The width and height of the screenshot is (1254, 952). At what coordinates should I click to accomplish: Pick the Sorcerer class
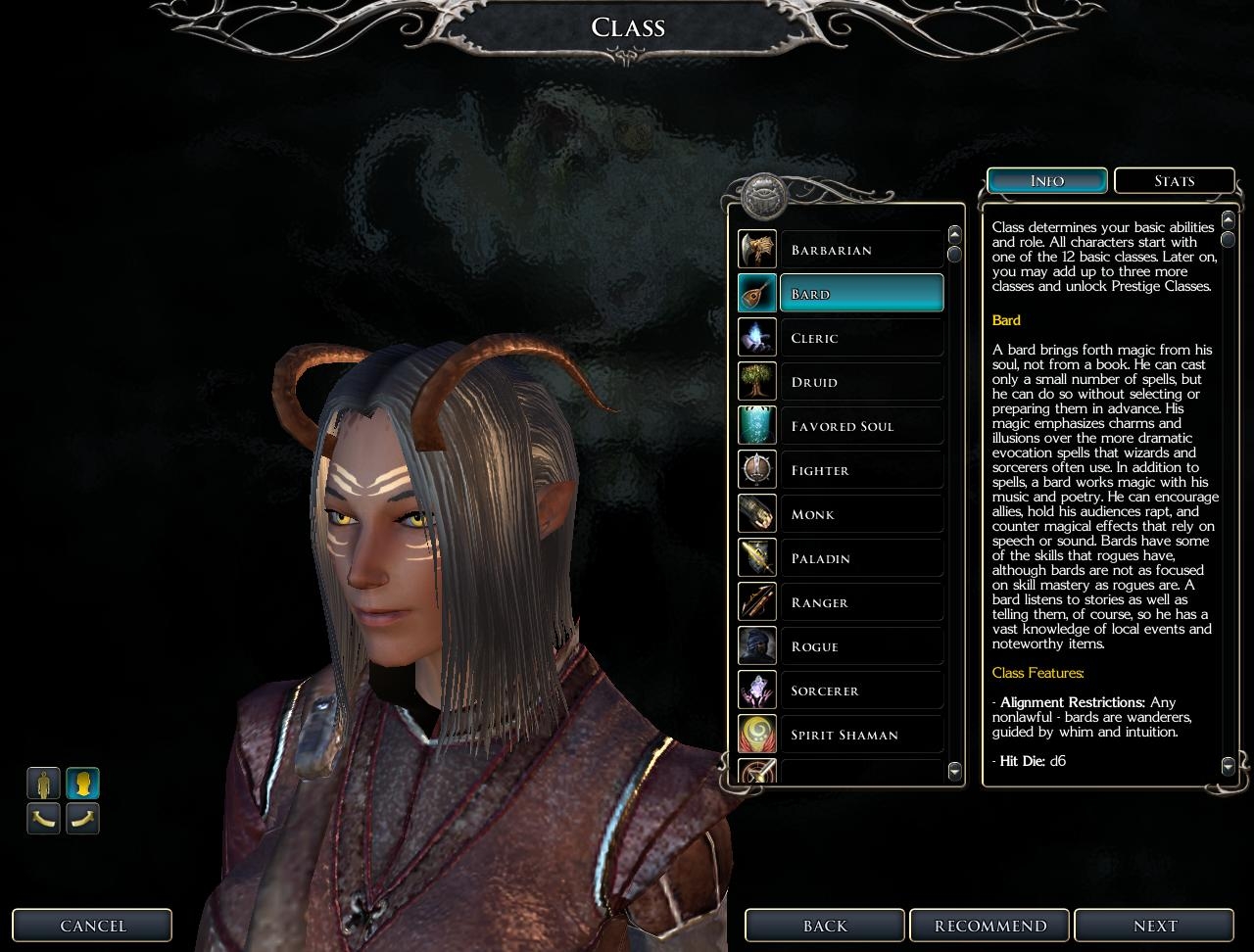point(861,690)
